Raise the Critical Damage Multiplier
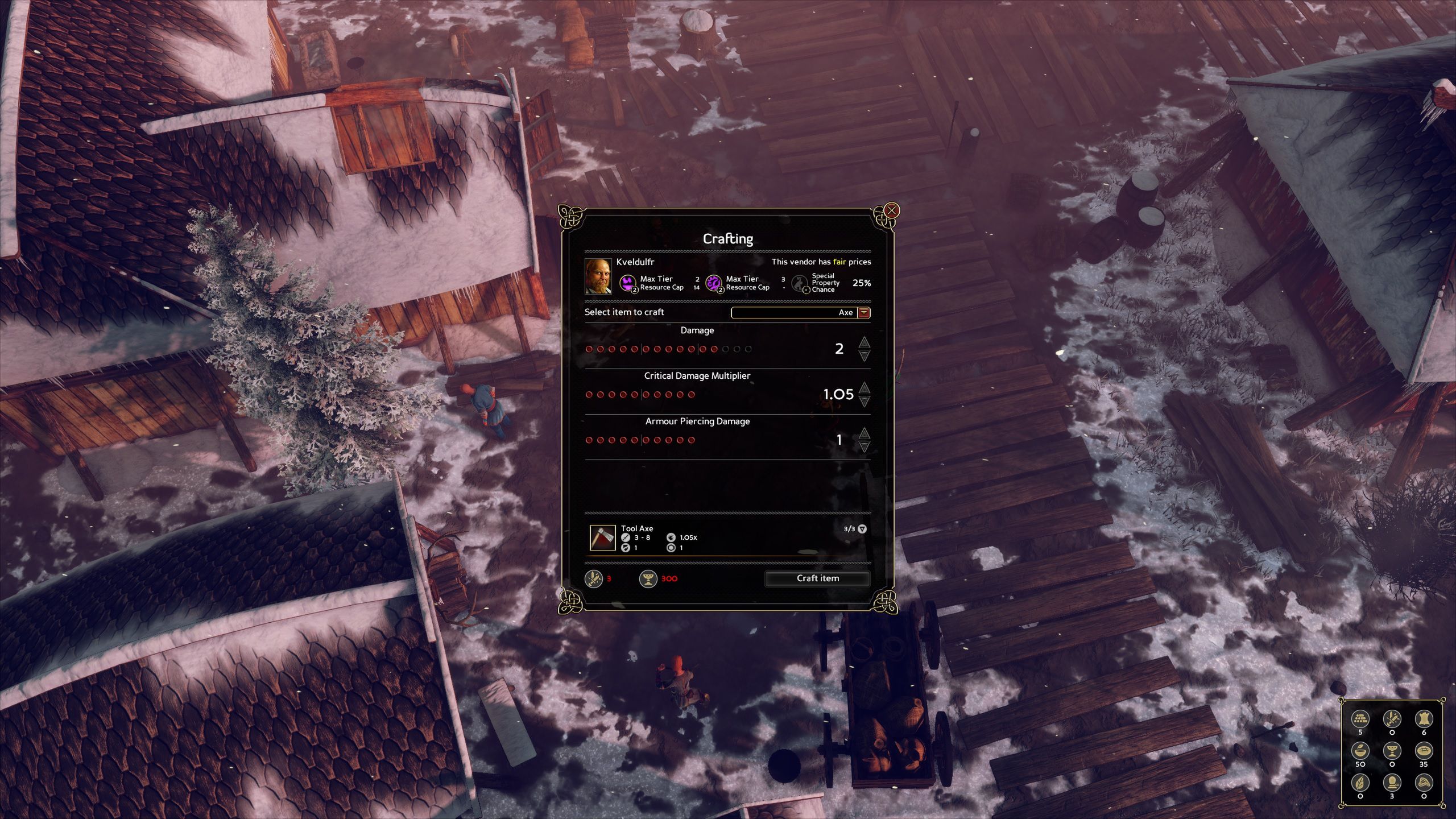The image size is (1456, 819). [x=864, y=387]
